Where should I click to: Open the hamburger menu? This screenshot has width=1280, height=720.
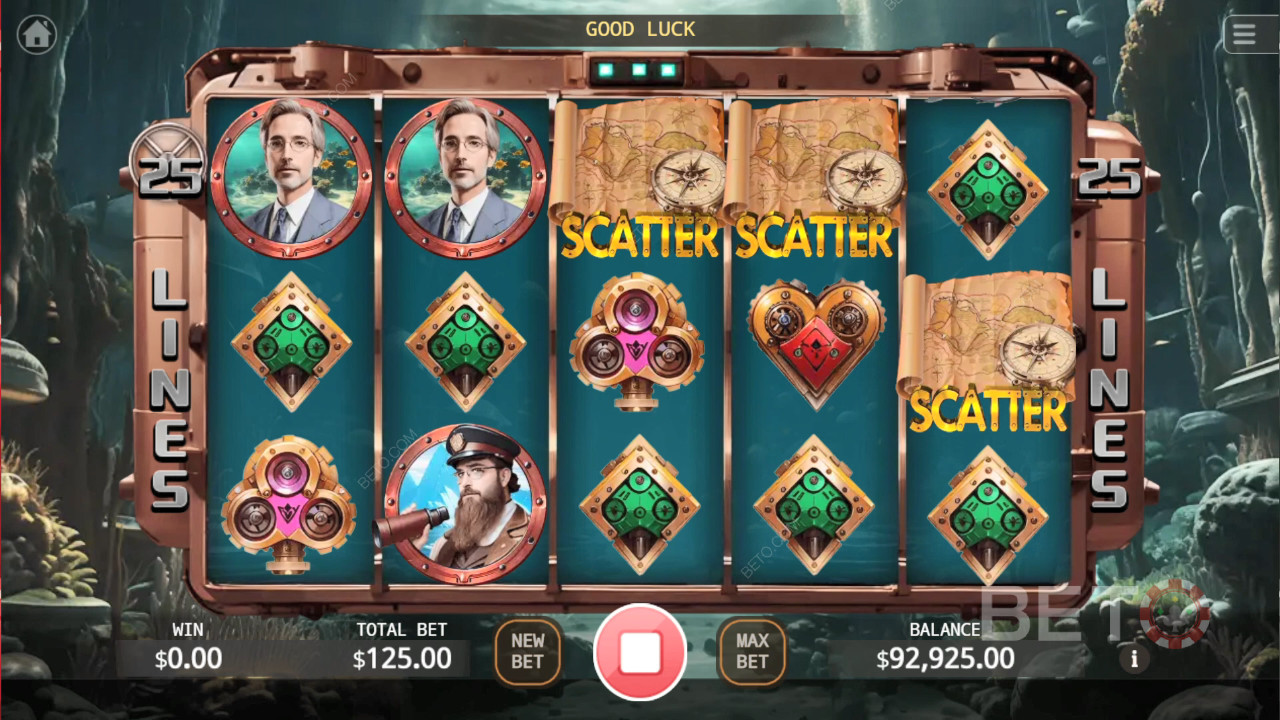(1244, 35)
